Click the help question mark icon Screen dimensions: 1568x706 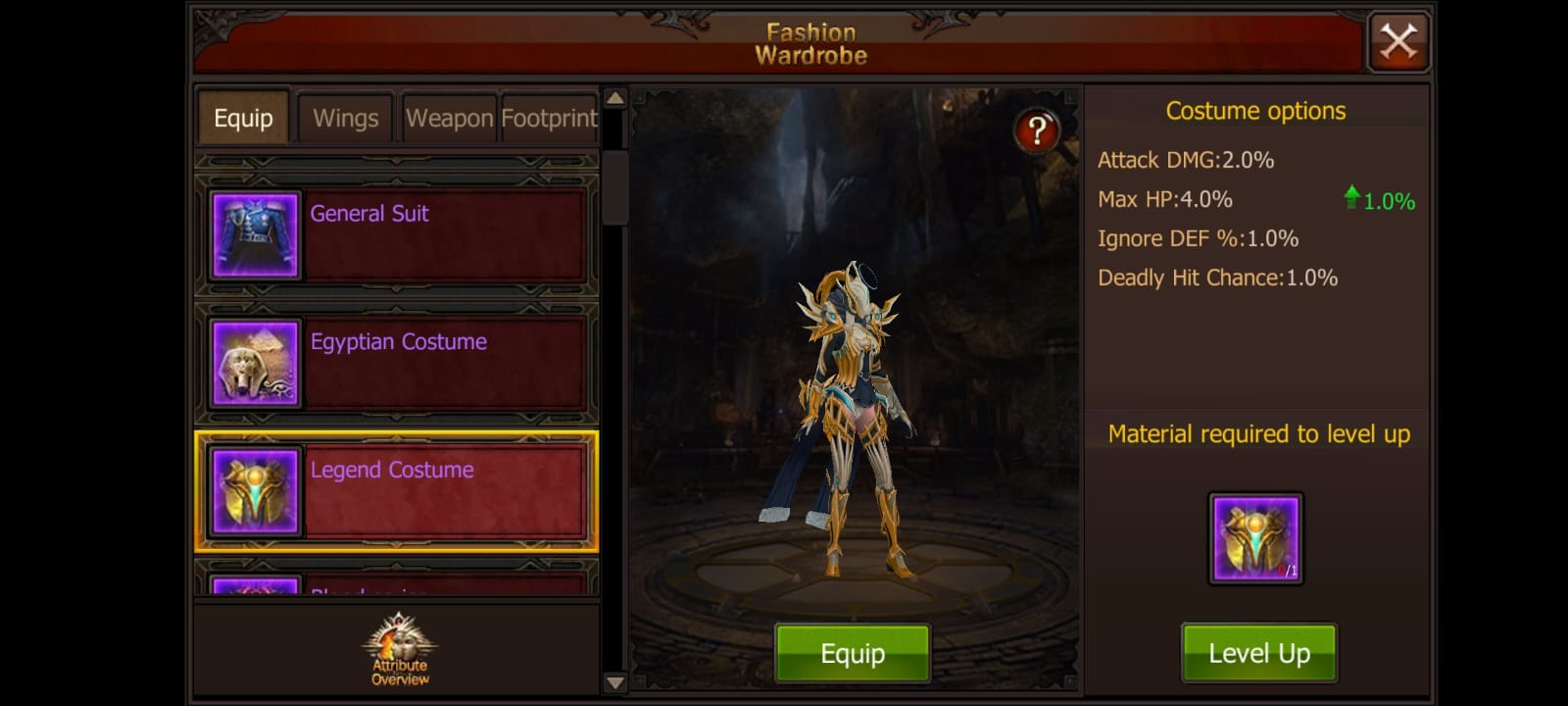pos(1038,128)
